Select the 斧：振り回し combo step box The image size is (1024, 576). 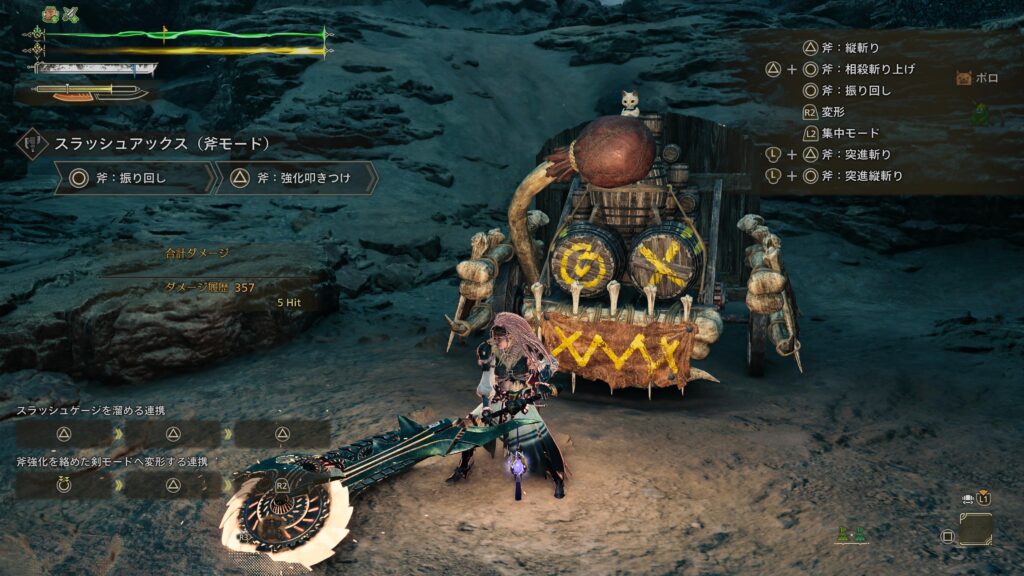point(134,178)
